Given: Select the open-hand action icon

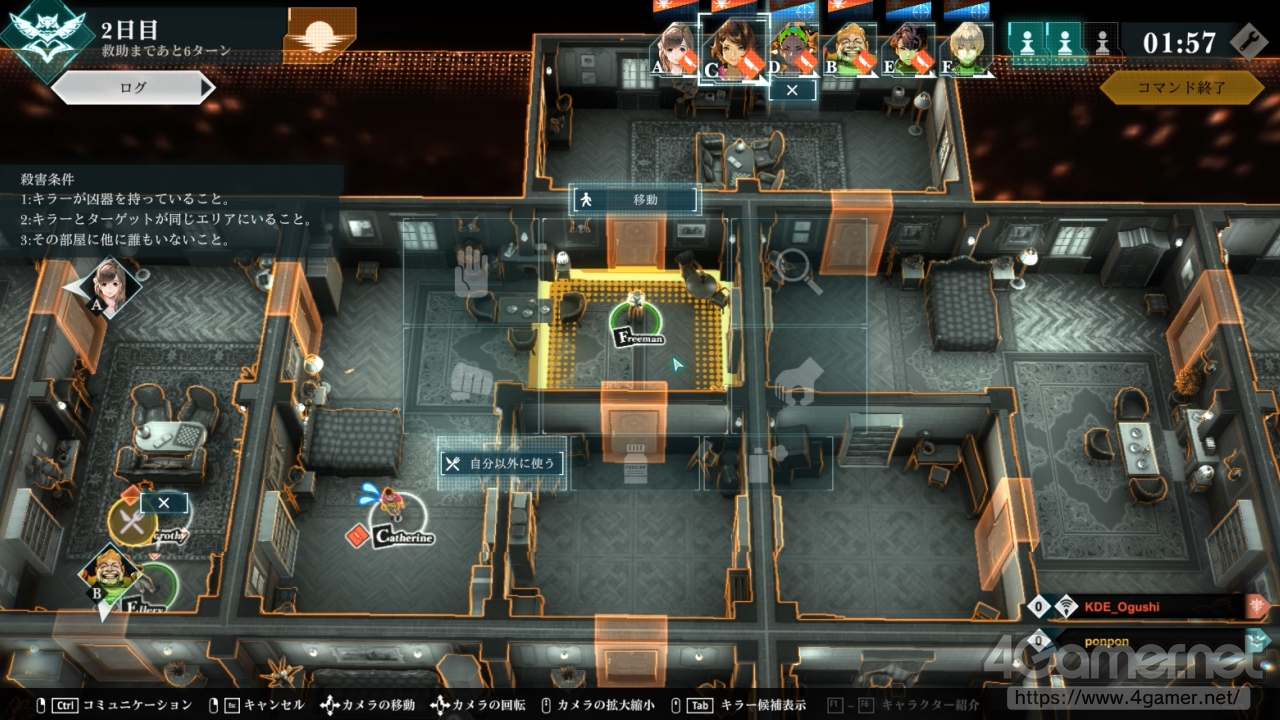Looking at the screenshot, I should [471, 272].
